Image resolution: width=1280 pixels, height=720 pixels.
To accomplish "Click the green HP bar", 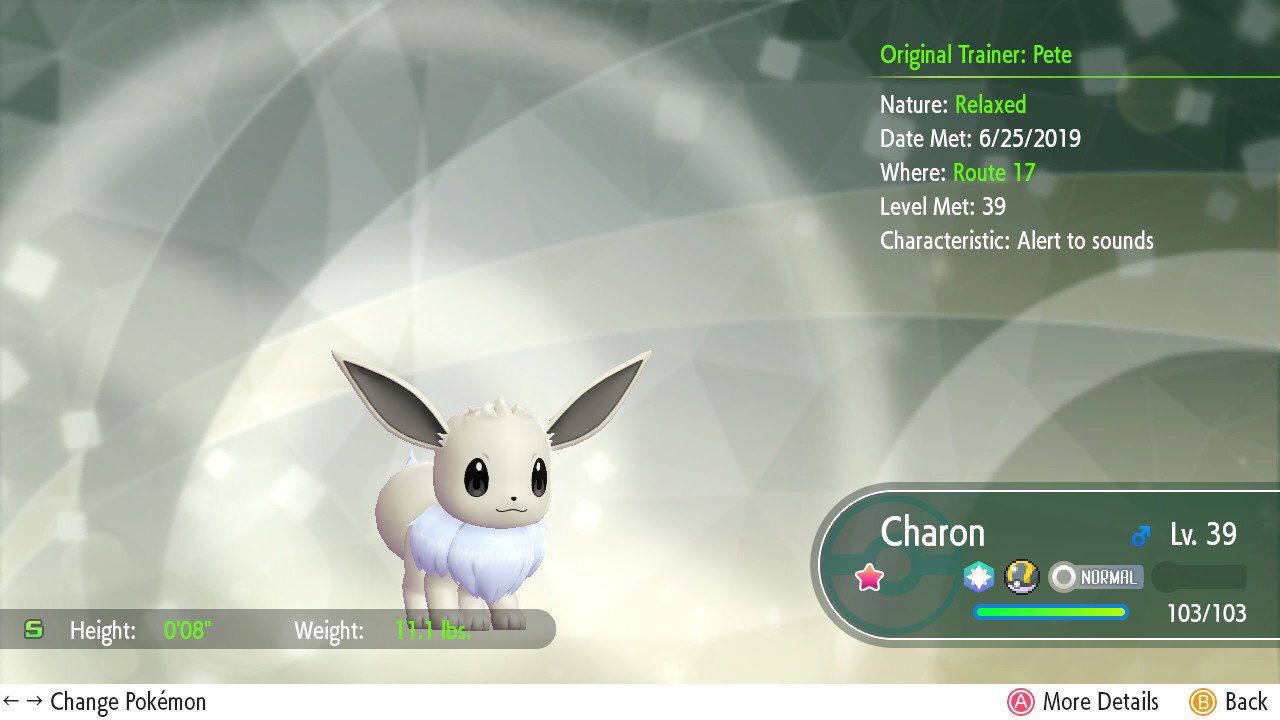I will pos(1050,611).
